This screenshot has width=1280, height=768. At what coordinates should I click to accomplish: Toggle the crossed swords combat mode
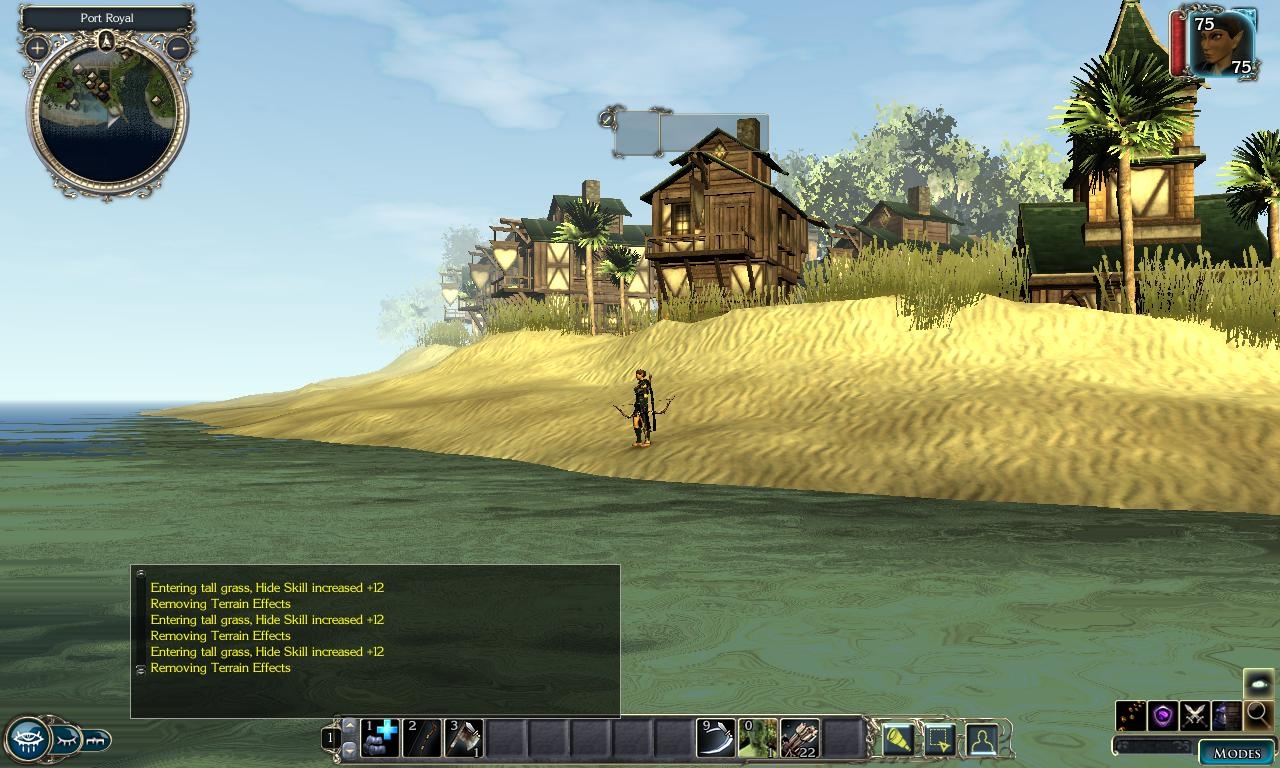1195,715
